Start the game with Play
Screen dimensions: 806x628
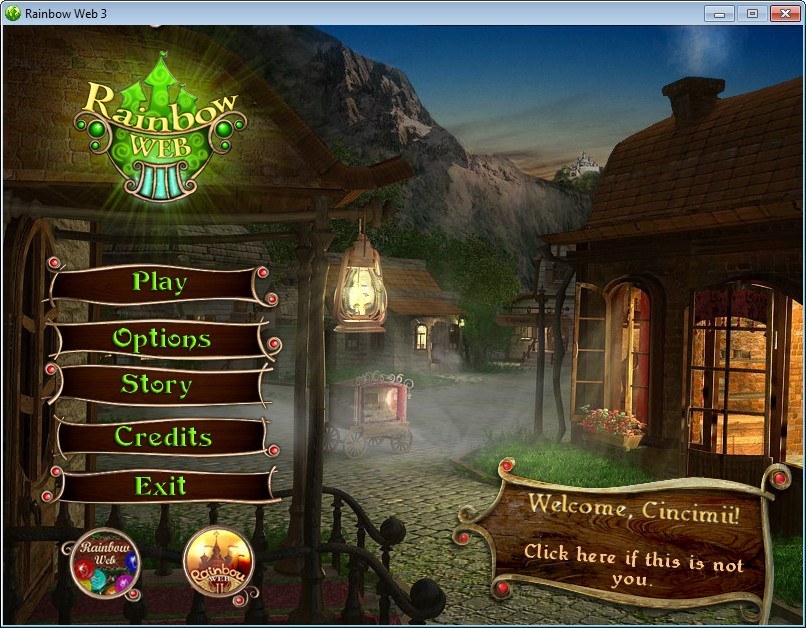(160, 283)
